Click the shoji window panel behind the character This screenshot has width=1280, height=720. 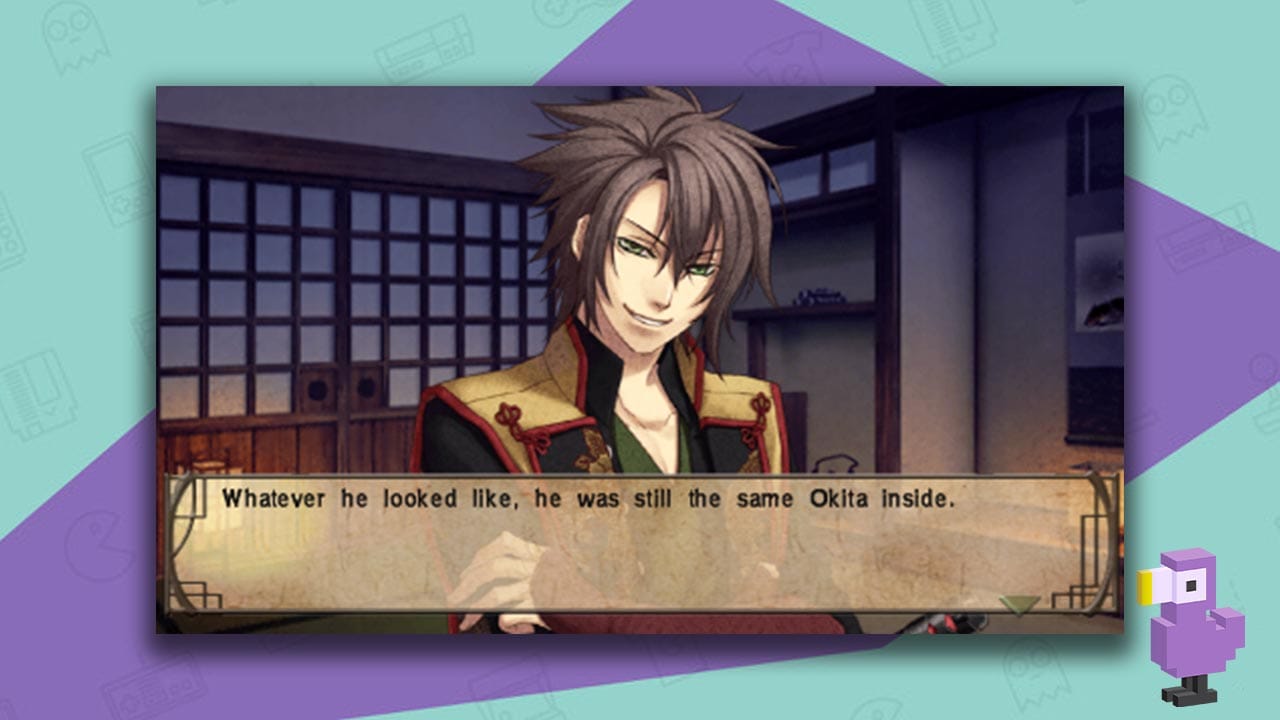pos(300,250)
